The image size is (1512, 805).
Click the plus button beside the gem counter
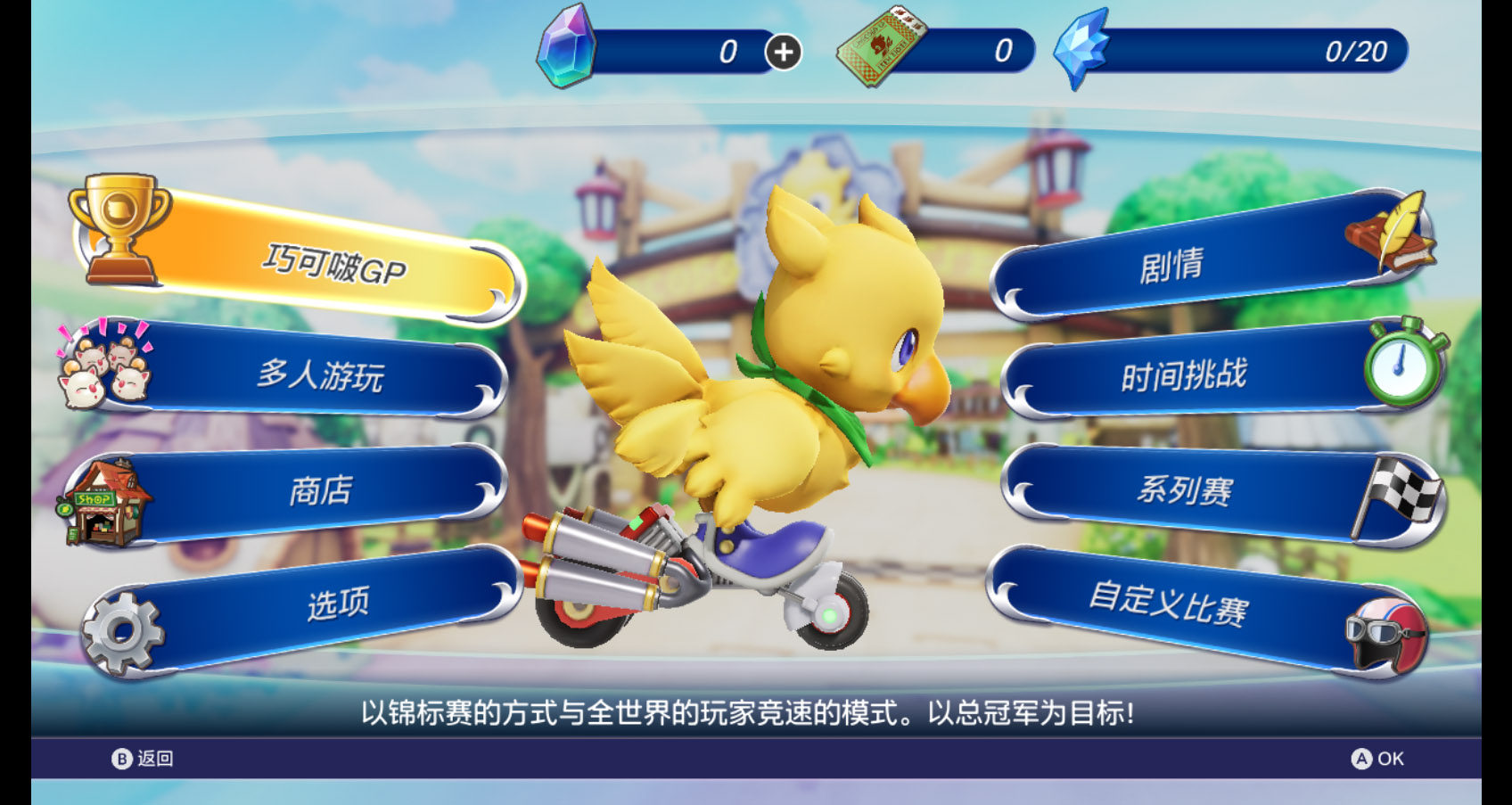784,53
